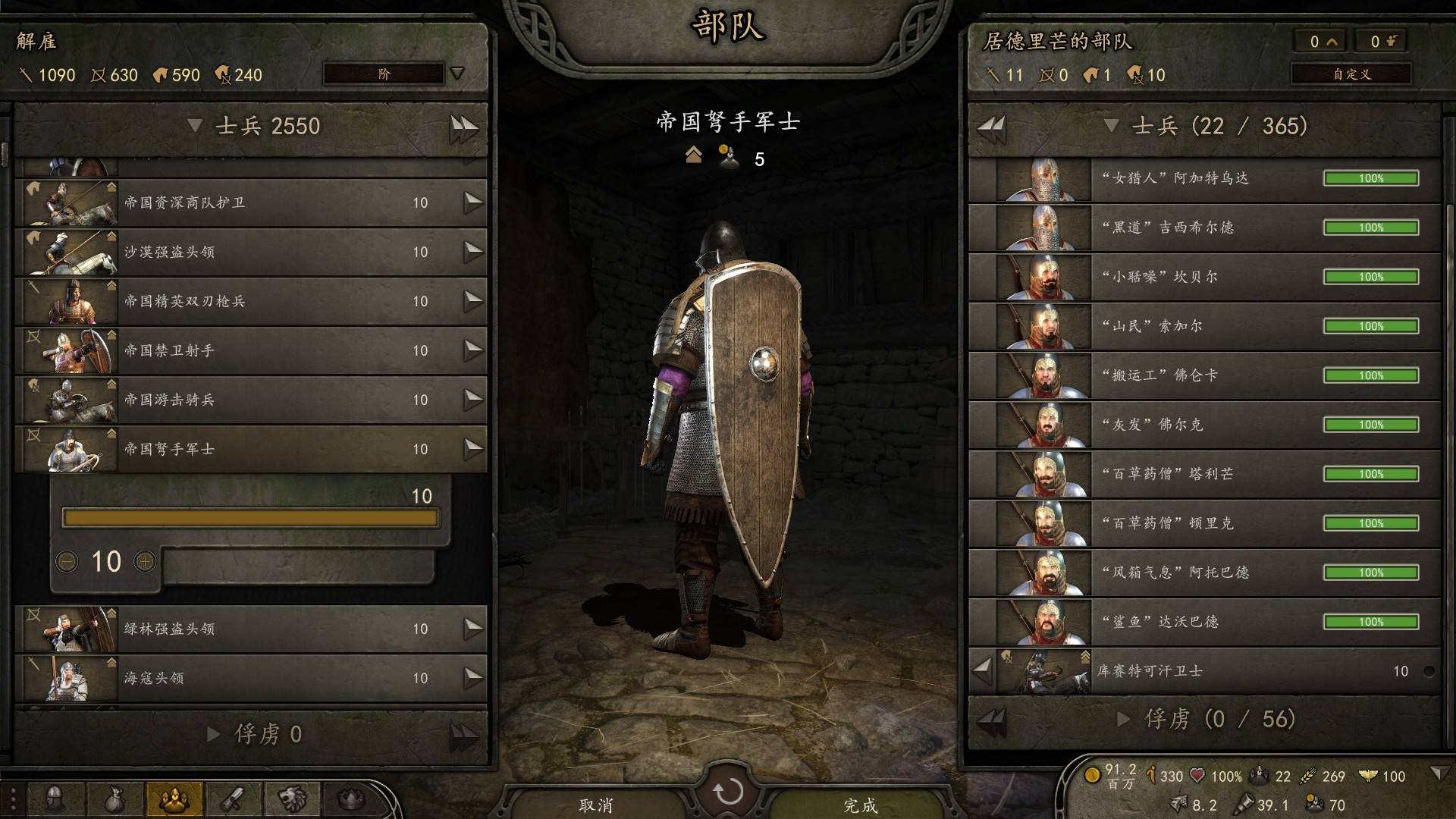Viewport: 1456px width, 819px height.
Task: Click the circular reset arrow button
Action: pos(727,792)
